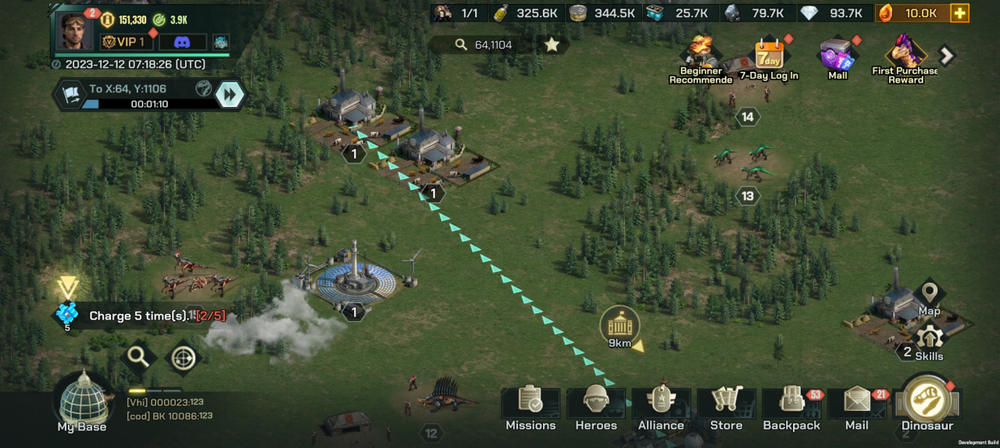Open the Dinosaur menu
This screenshot has width=1000, height=448.
pos(928,403)
